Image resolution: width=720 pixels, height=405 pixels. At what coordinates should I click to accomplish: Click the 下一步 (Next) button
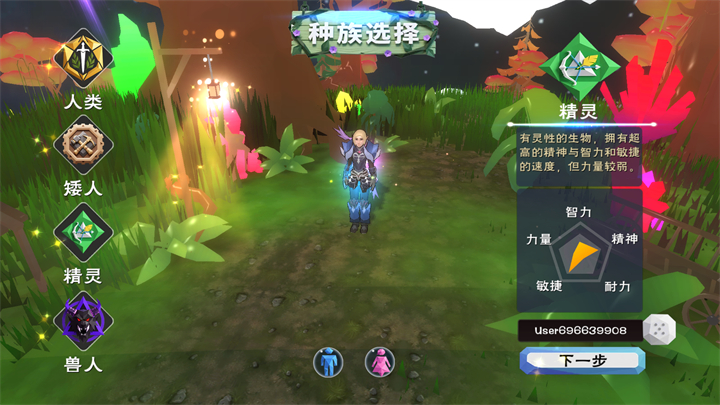[582, 360]
